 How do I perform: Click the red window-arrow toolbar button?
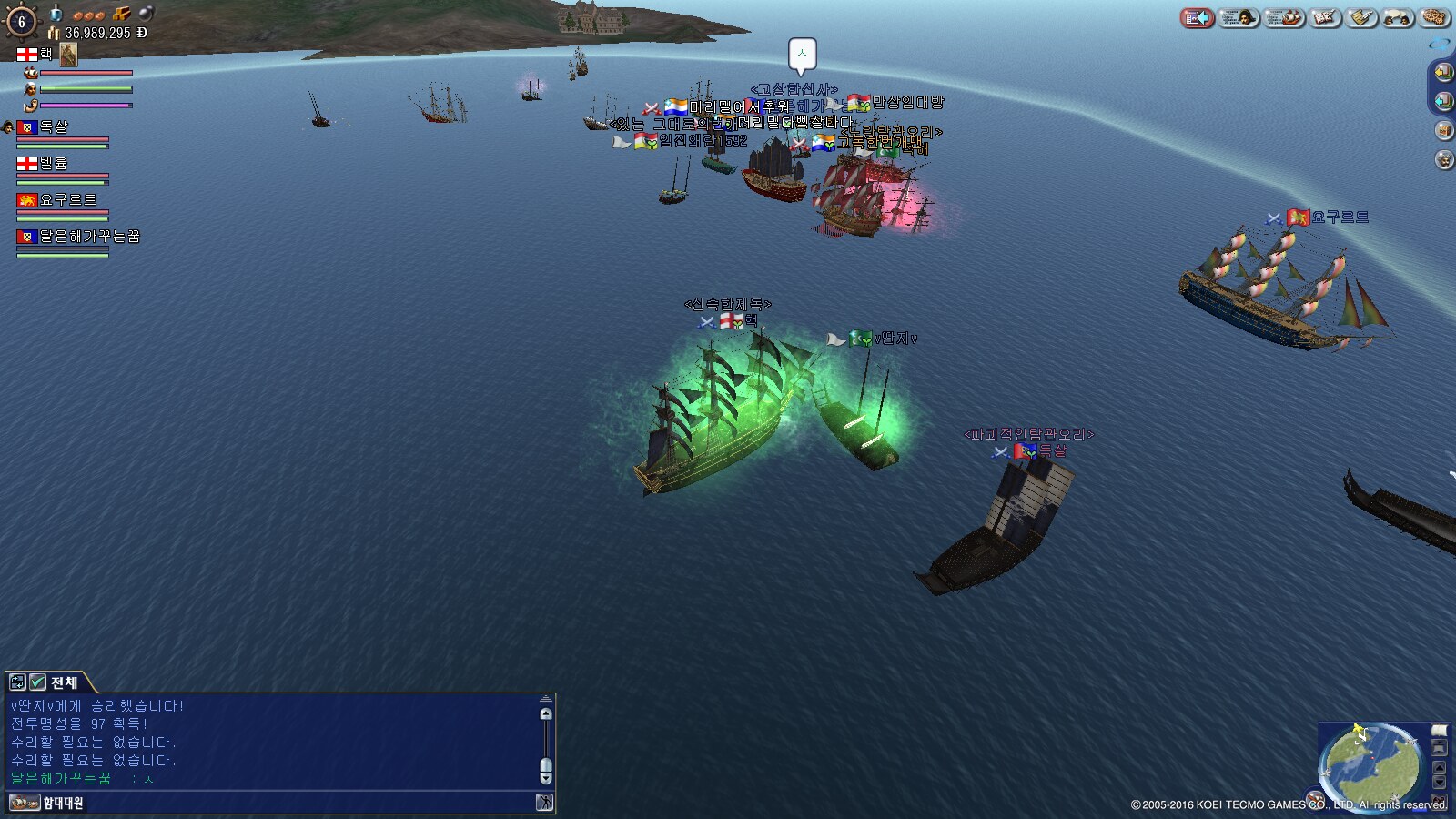coord(1198,17)
